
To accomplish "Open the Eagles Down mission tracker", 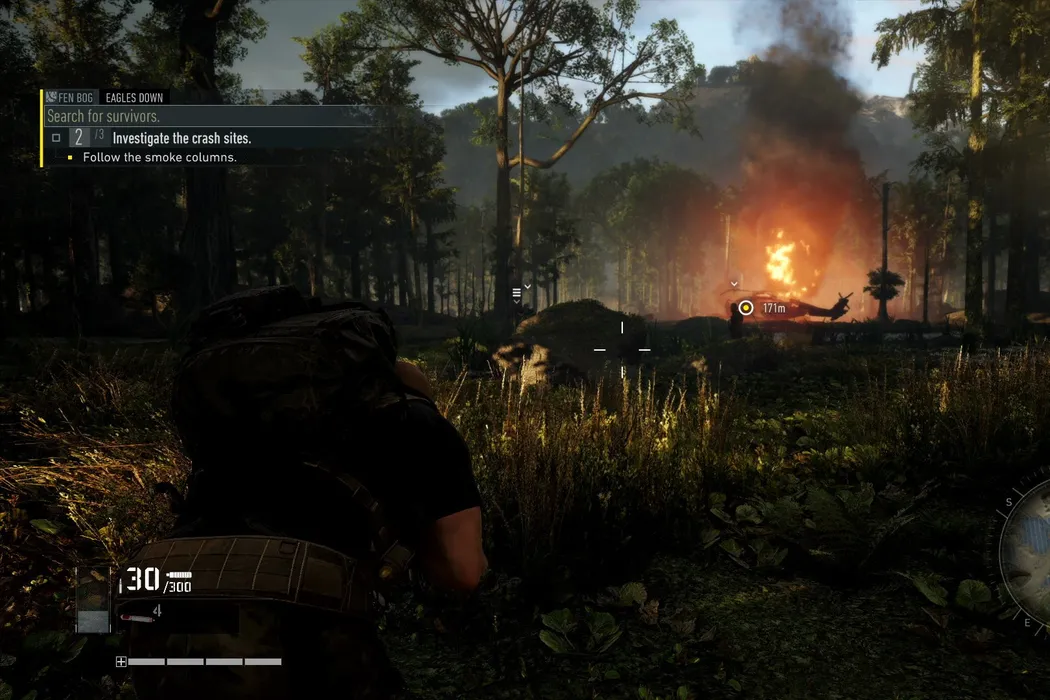I will pos(134,98).
